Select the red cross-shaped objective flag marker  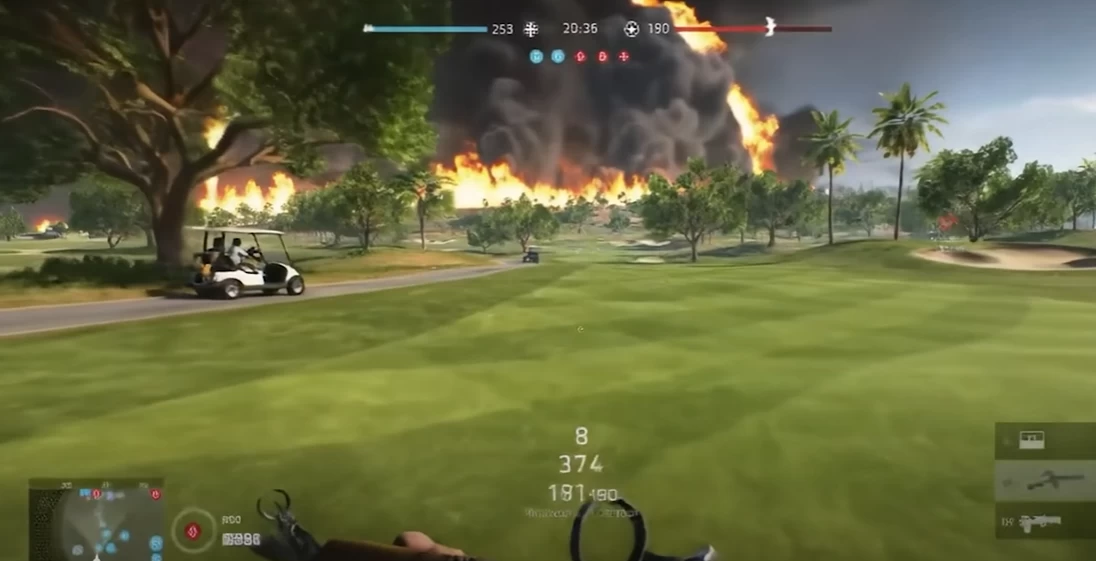pyautogui.click(x=624, y=57)
